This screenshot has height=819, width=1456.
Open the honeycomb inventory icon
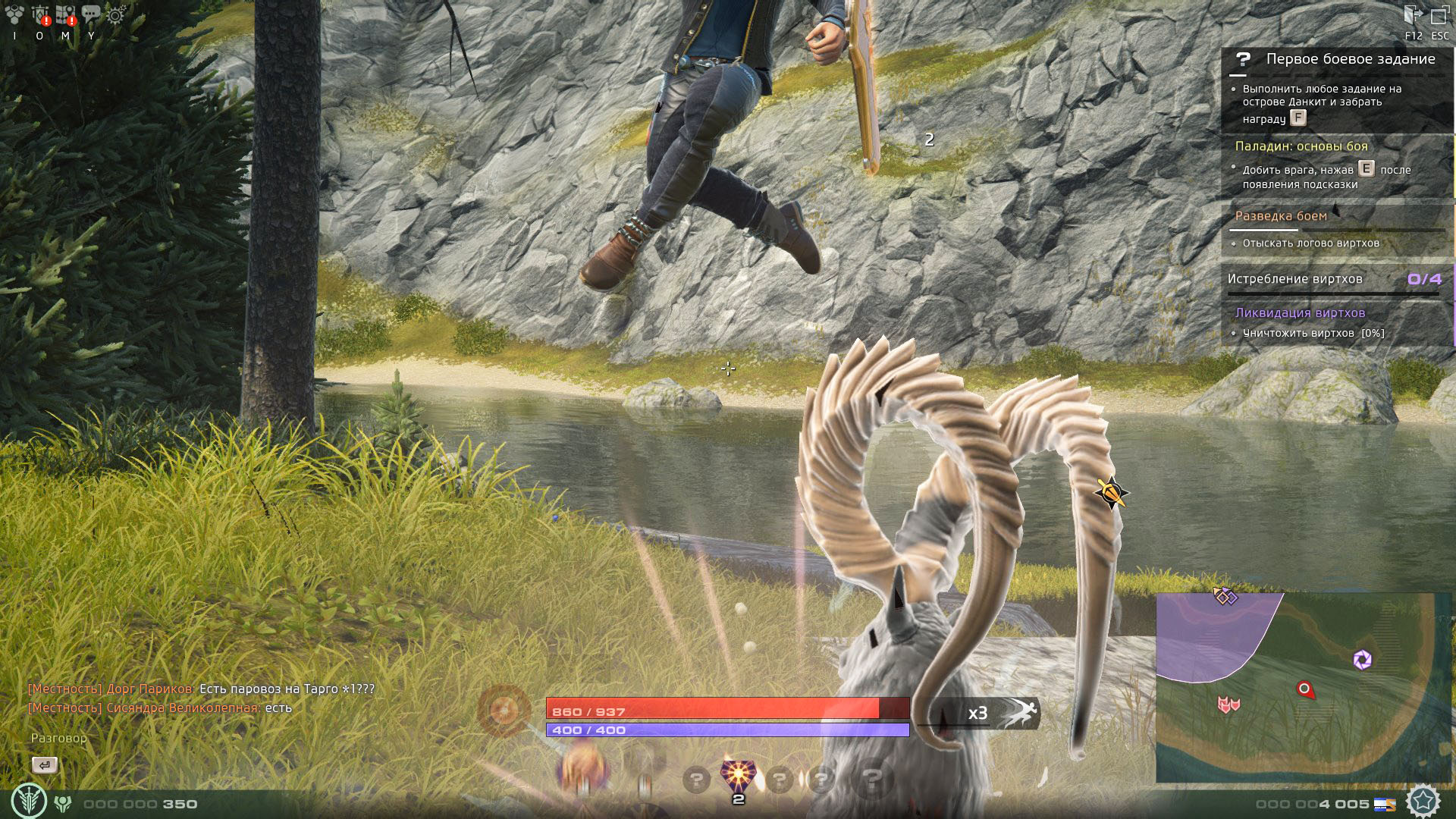click(14, 14)
